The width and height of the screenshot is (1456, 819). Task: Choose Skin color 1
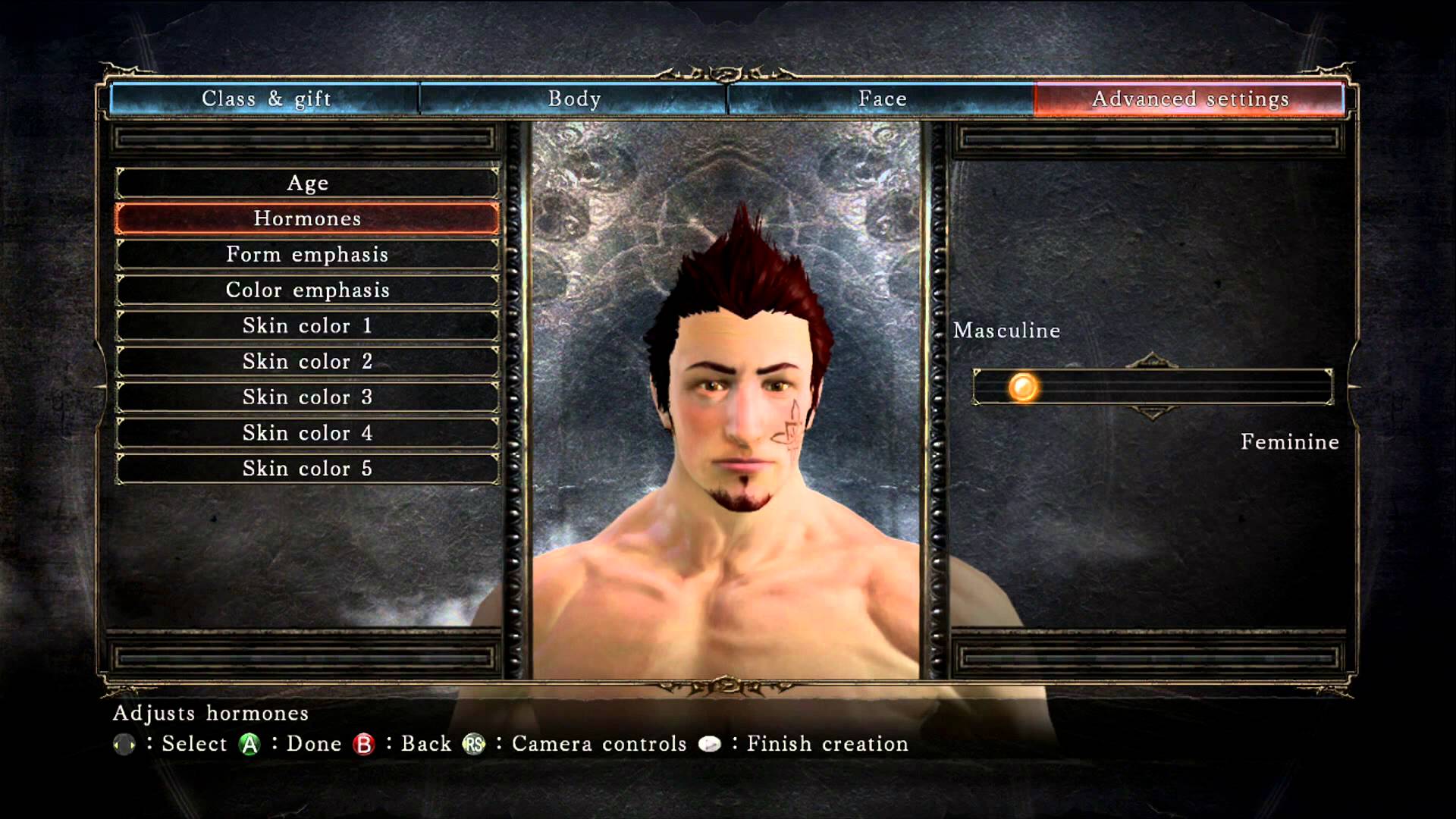(307, 325)
